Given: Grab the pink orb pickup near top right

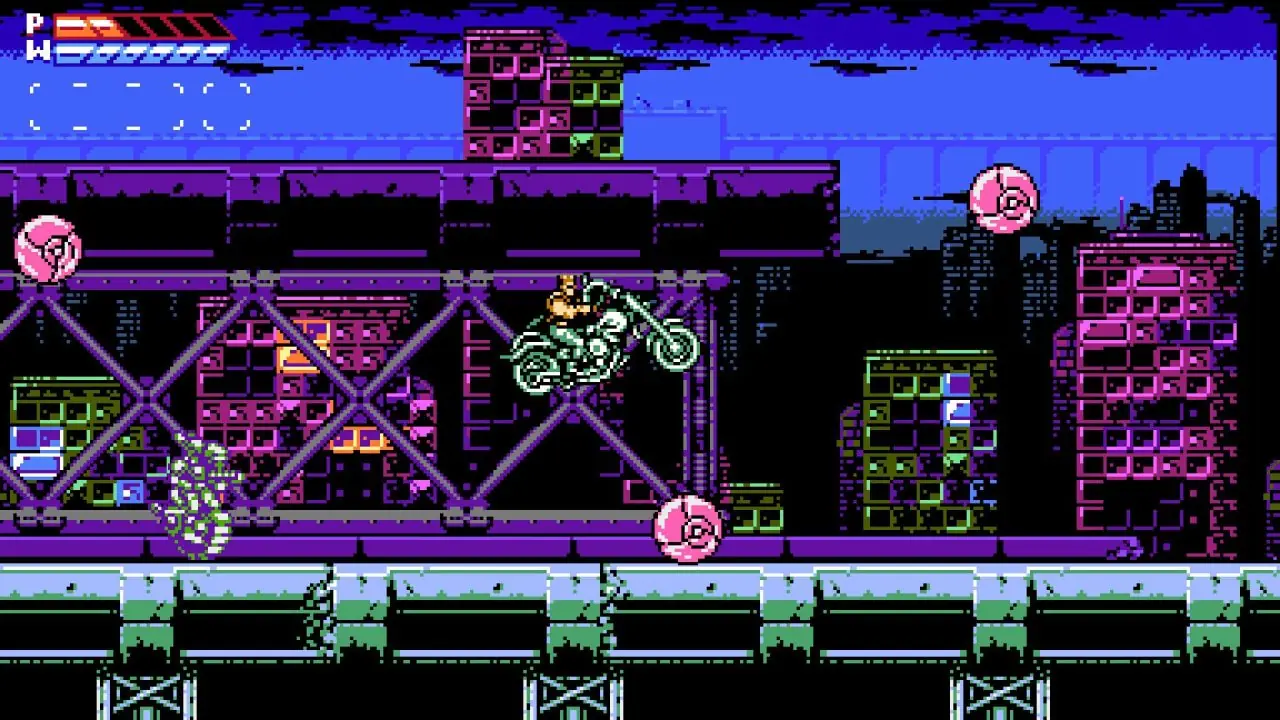Looking at the screenshot, I should tap(1005, 197).
